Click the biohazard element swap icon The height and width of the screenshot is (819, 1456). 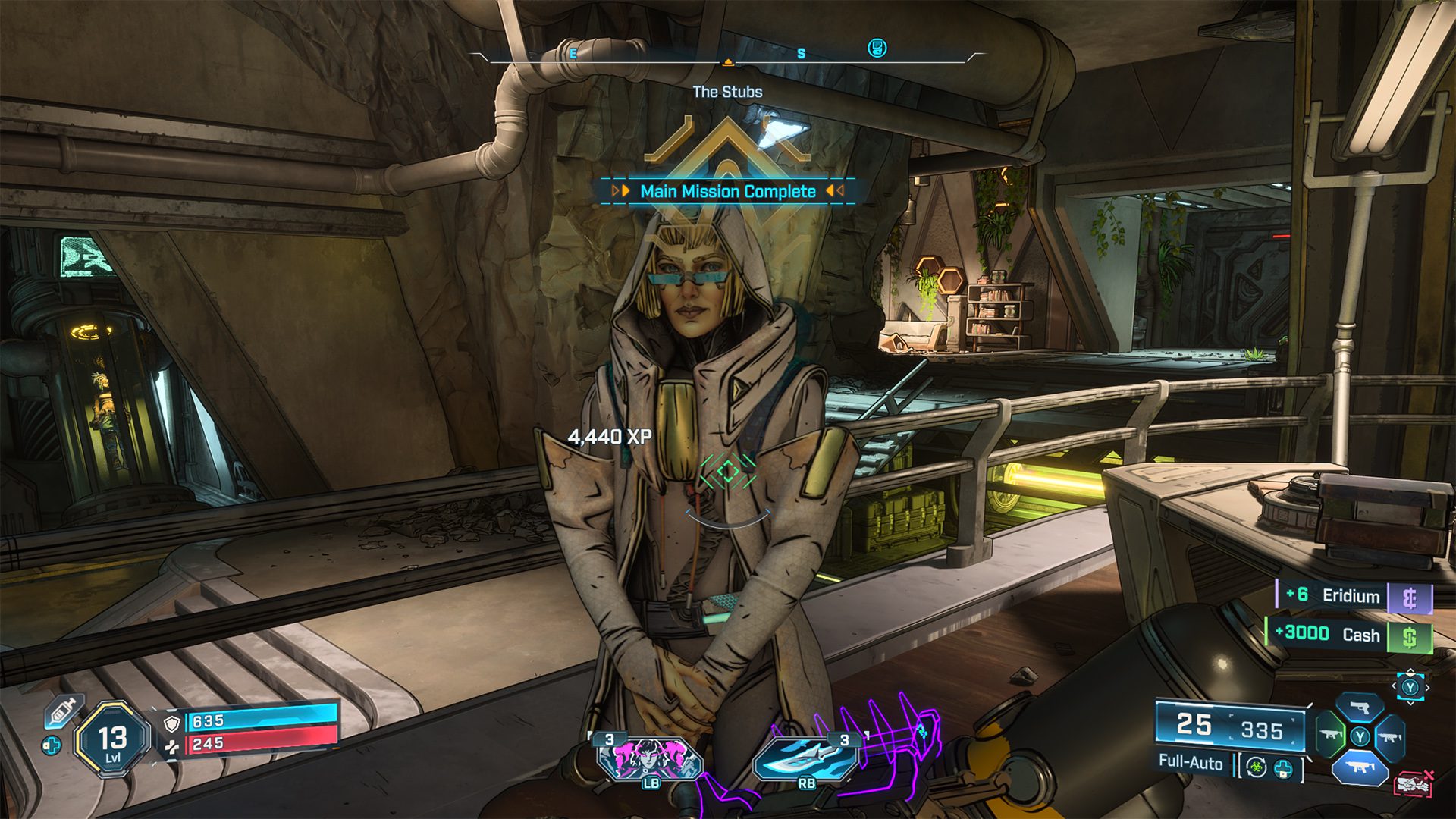[1257, 768]
